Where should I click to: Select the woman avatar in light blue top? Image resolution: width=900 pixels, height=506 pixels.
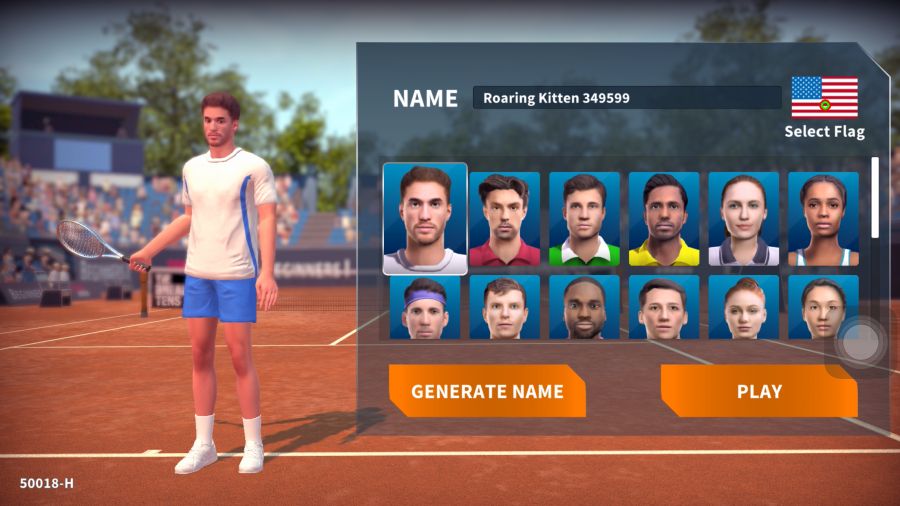pyautogui.click(x=823, y=219)
